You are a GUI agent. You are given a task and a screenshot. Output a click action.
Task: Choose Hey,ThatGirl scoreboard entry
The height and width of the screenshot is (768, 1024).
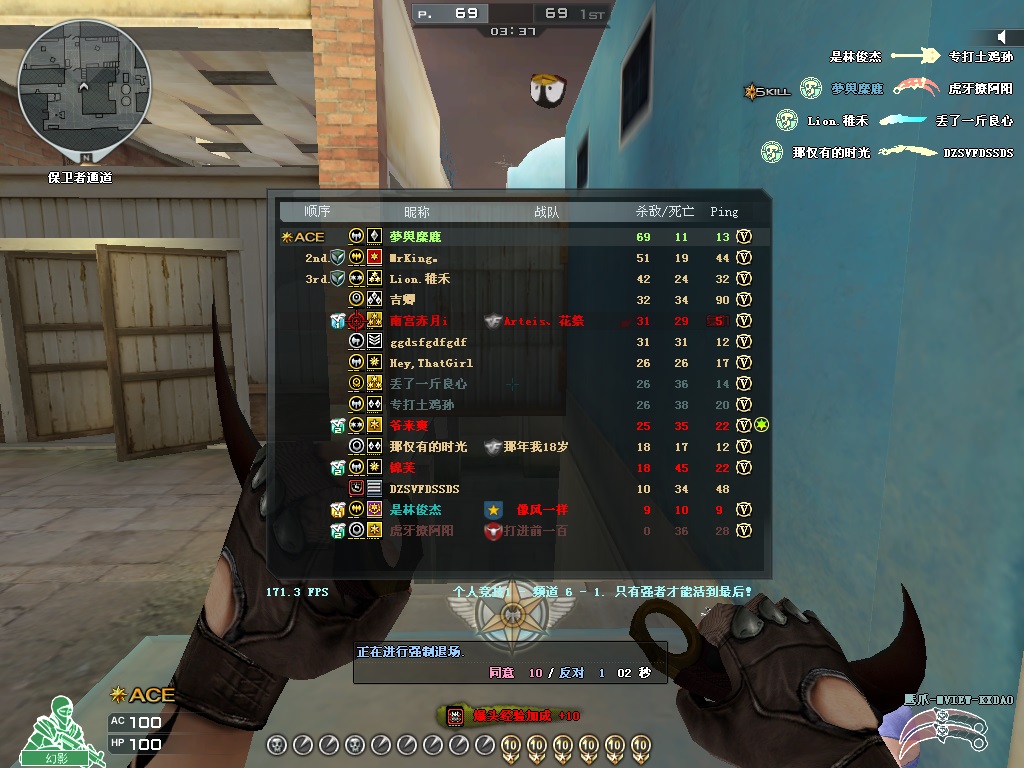(x=431, y=363)
